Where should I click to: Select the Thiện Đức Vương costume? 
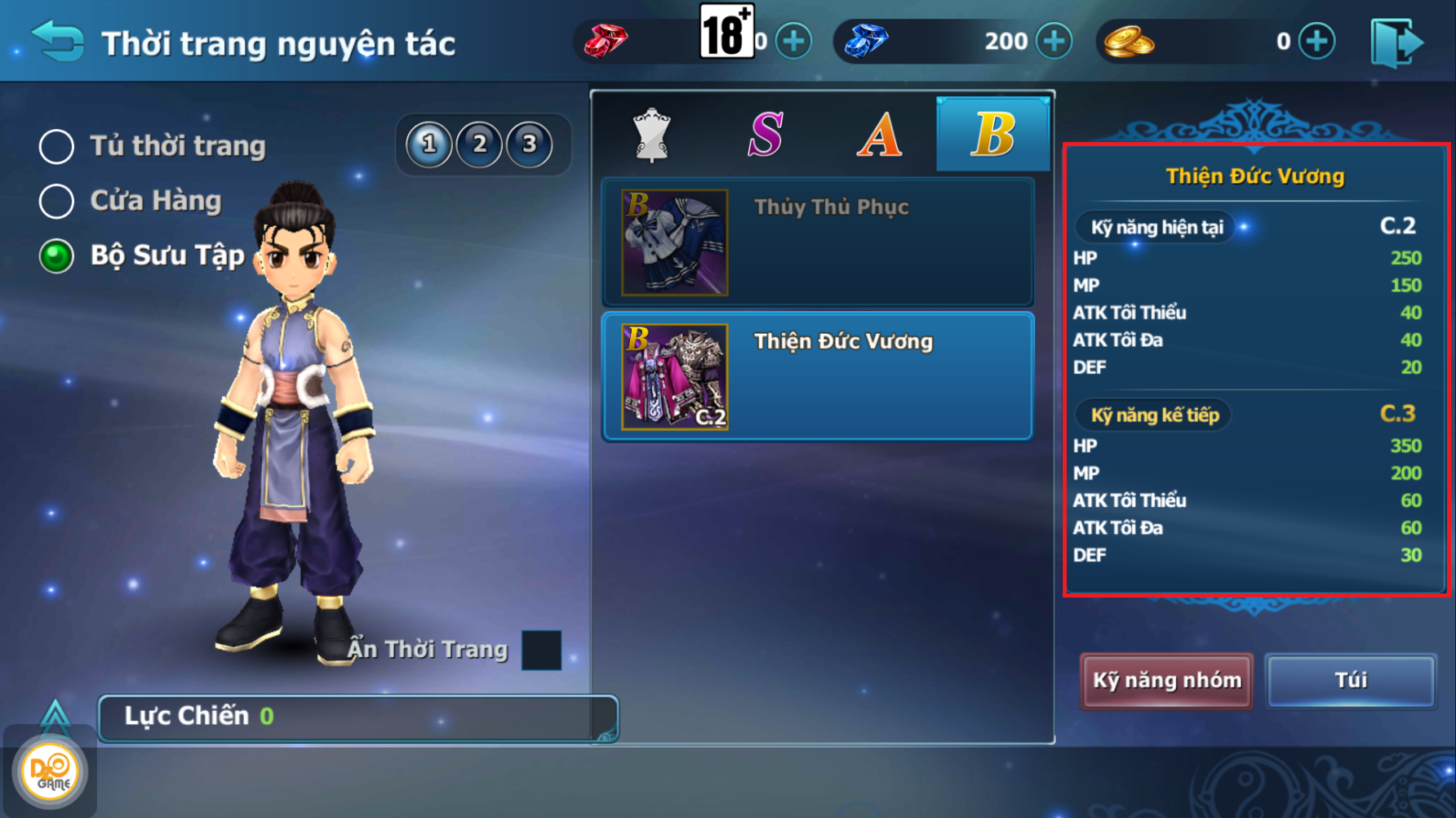click(x=818, y=376)
